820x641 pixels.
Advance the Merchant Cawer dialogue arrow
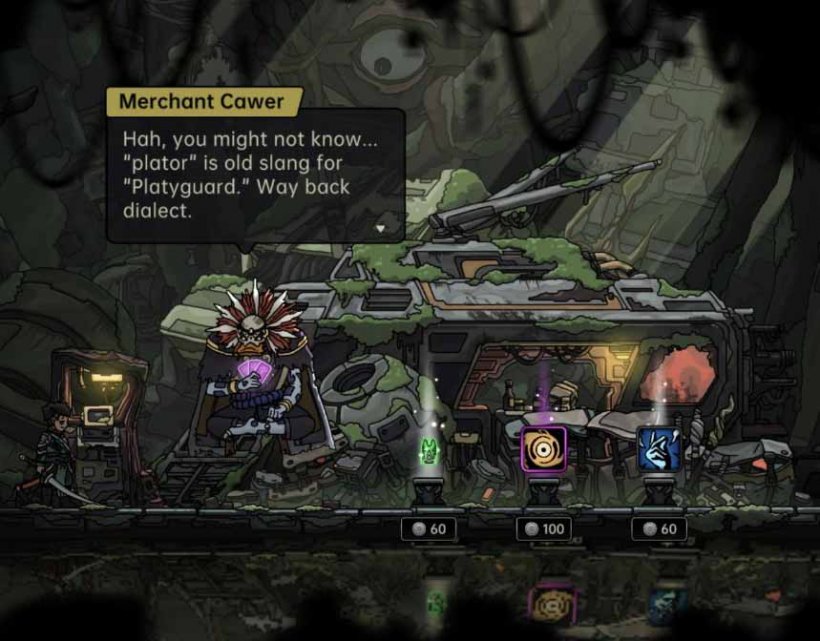(379, 228)
